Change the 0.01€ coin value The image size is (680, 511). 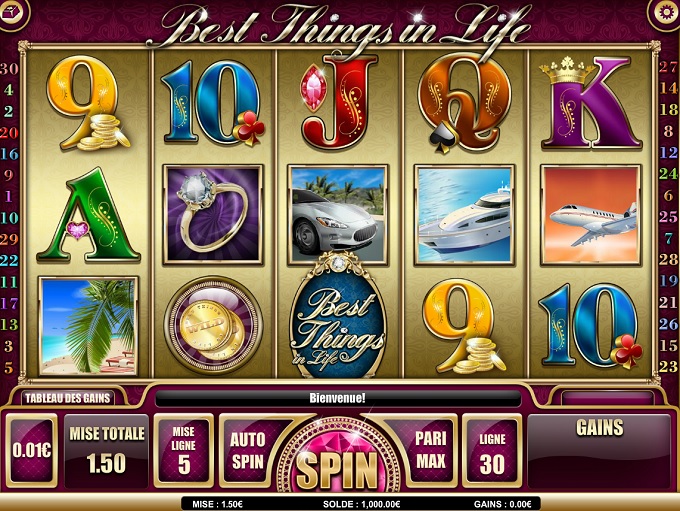(x=32, y=451)
